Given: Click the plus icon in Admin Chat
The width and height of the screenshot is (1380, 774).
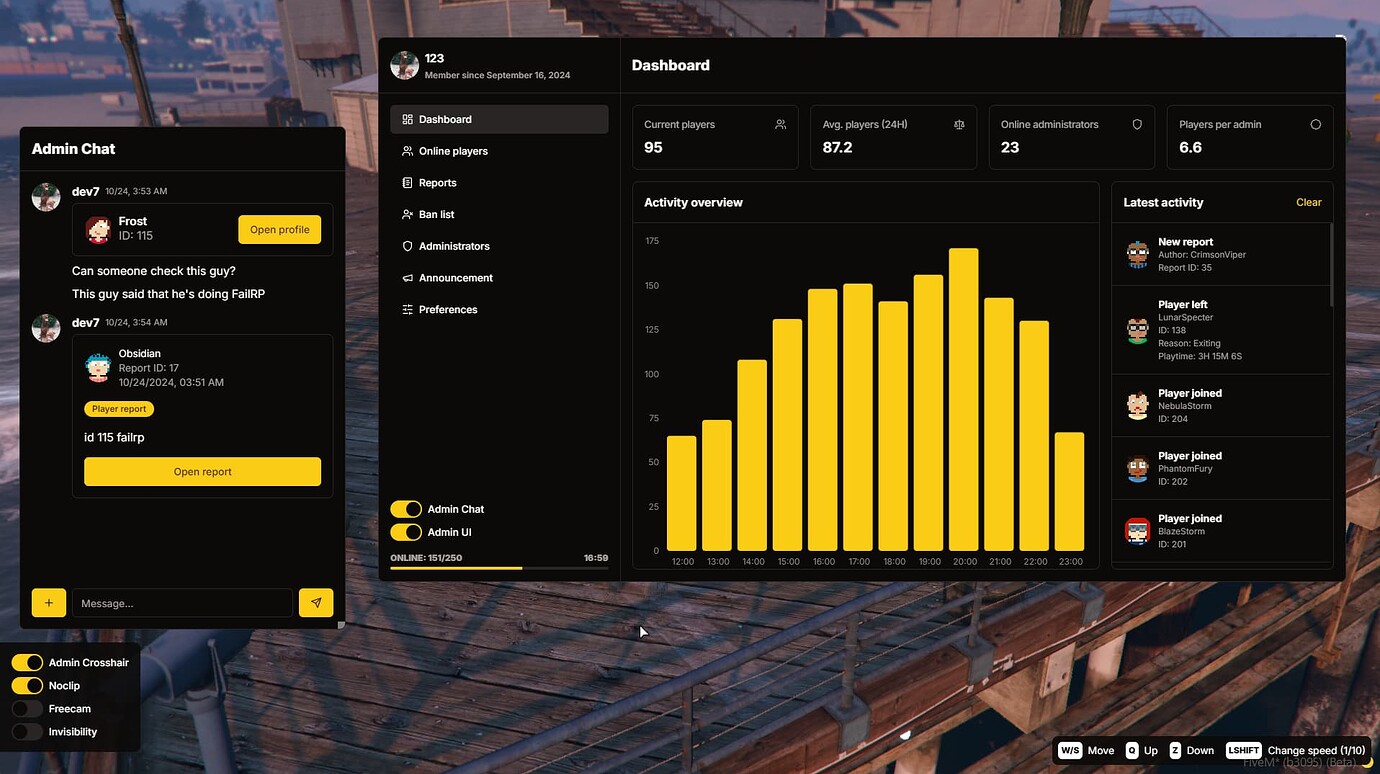Looking at the screenshot, I should [48, 602].
